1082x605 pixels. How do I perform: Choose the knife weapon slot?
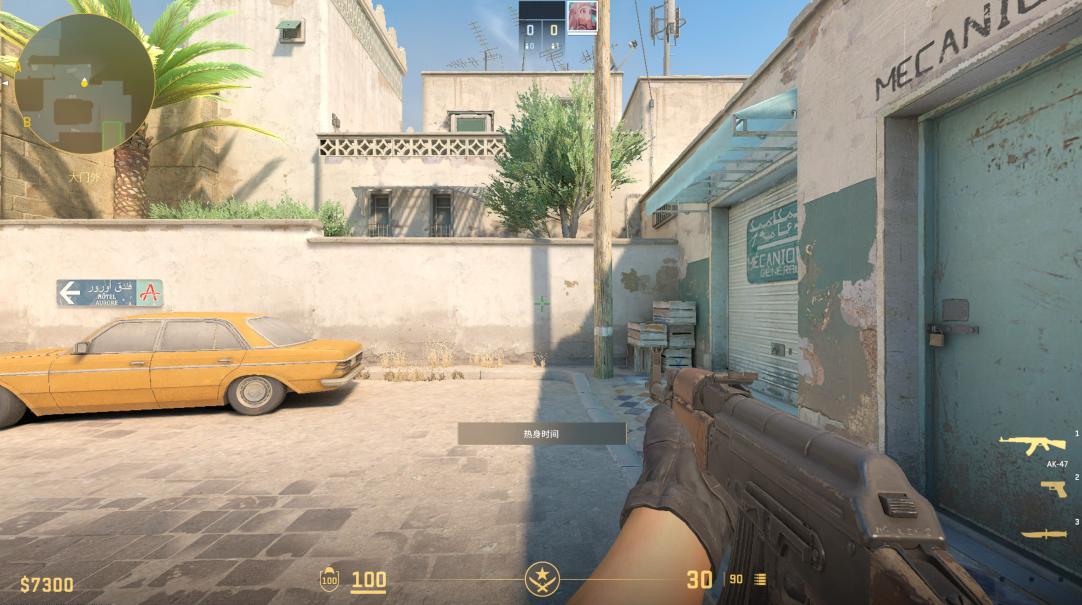[1043, 533]
